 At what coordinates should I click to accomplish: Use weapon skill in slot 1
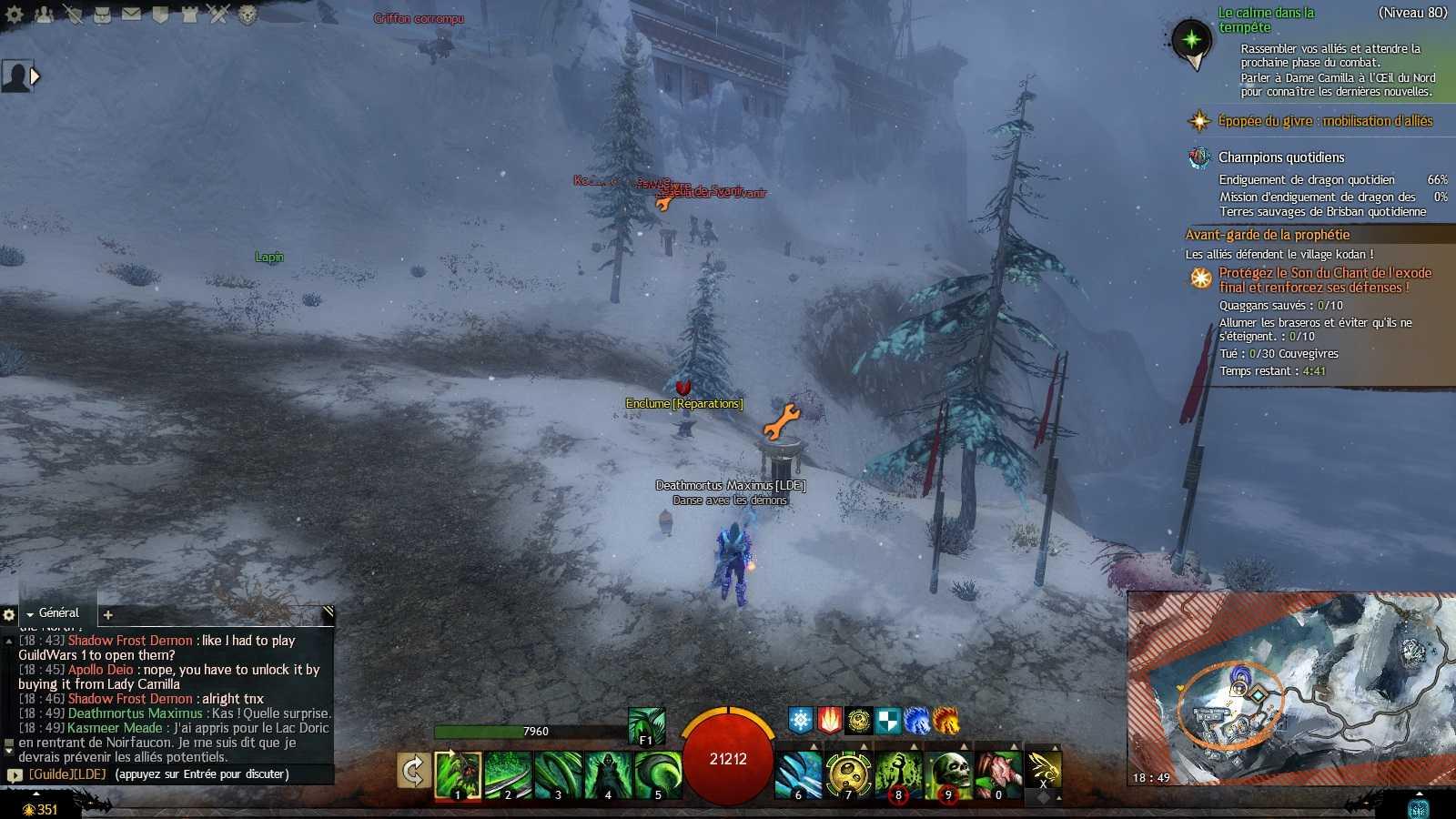(x=458, y=774)
